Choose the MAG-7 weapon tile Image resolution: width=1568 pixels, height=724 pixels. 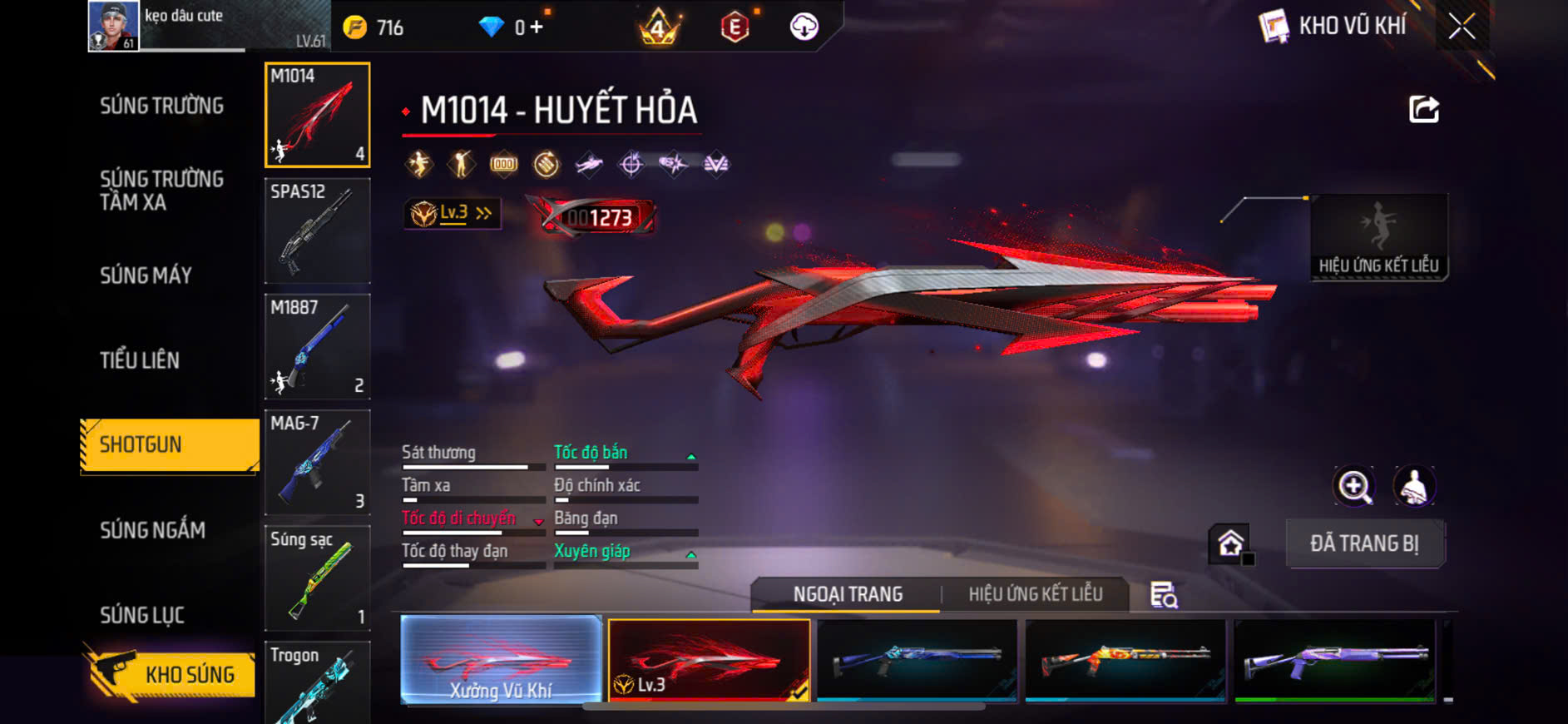coord(317,462)
